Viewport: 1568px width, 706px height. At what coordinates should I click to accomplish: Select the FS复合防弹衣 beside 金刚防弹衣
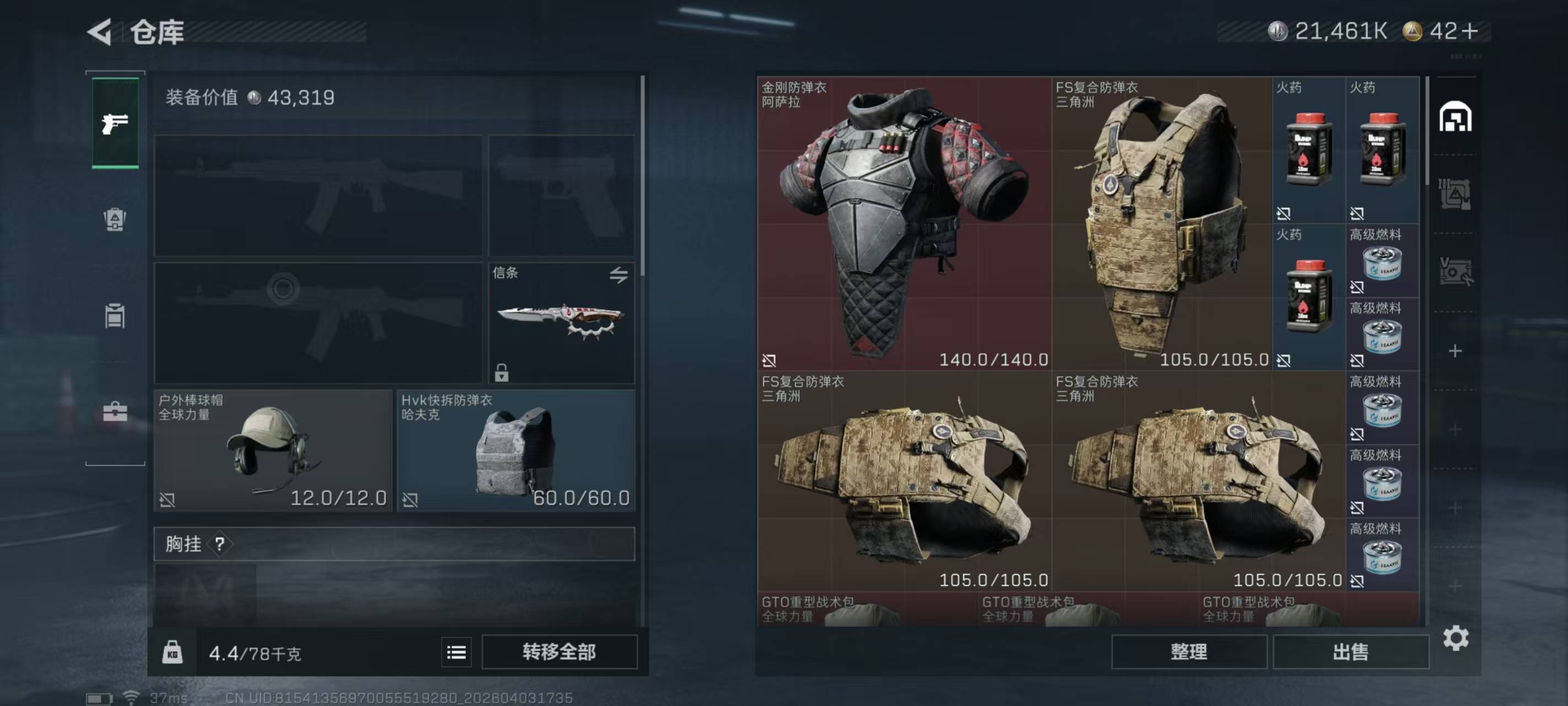click(x=1162, y=223)
